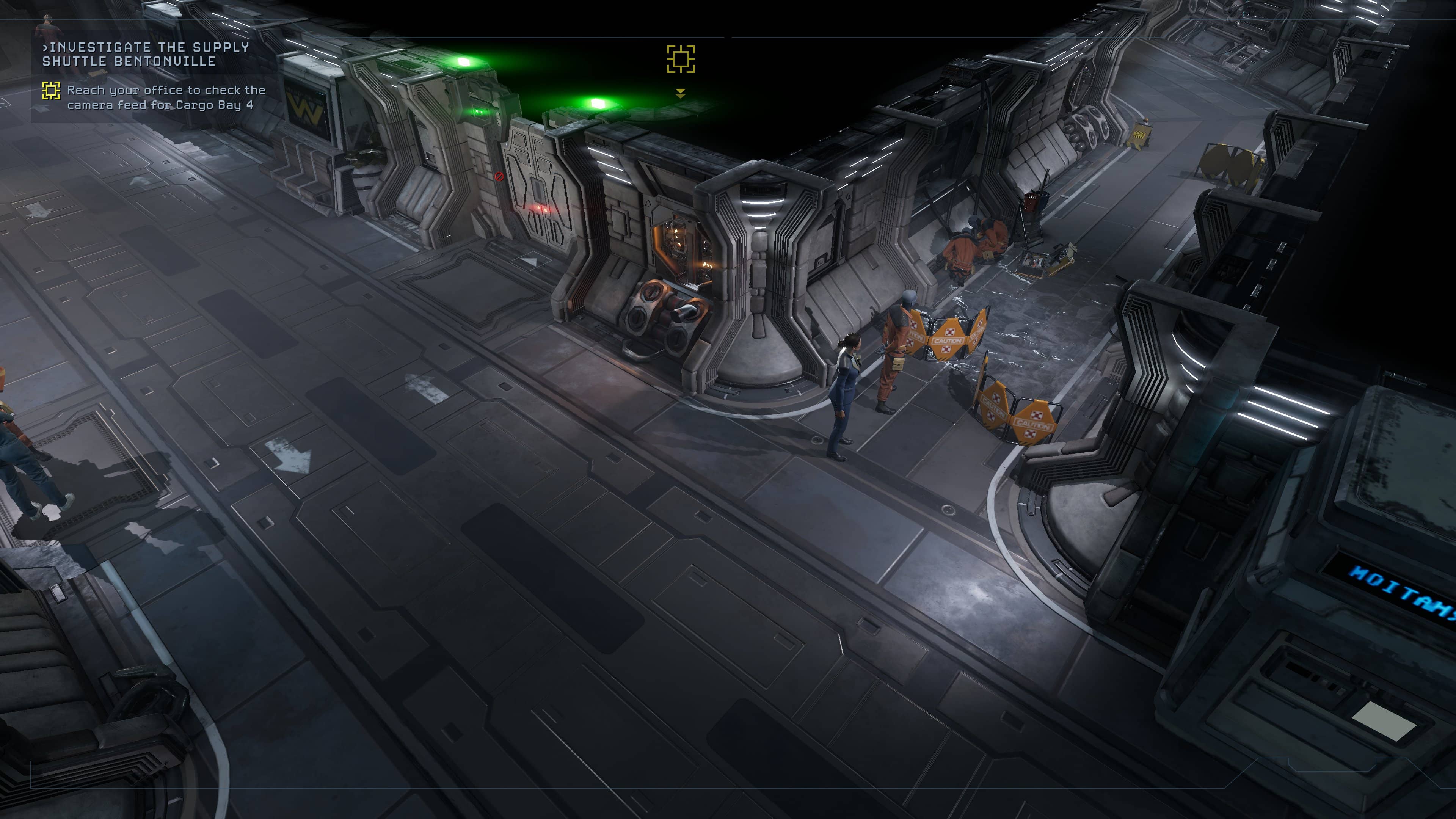Select the 'Investigate the Supply Shuttle Bentonville' mission title
This screenshot has width=1456, height=819.
click(x=146, y=54)
